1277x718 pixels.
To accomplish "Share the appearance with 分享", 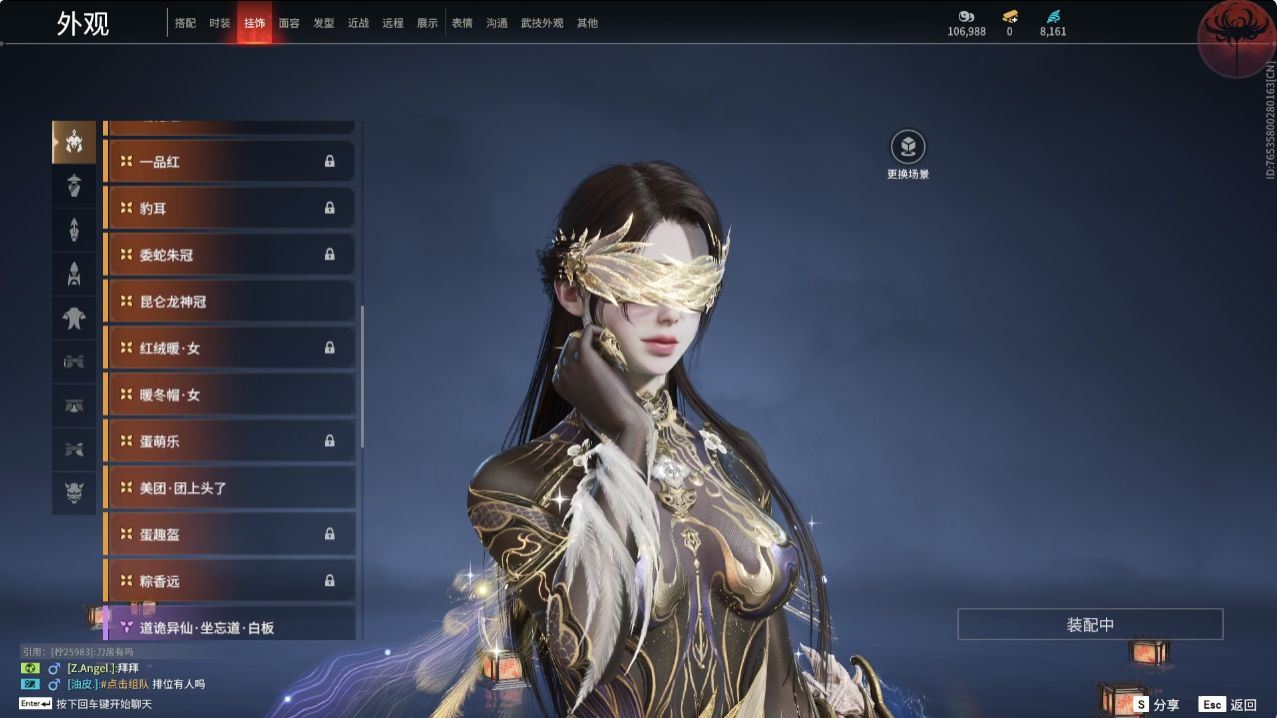I will point(1156,705).
